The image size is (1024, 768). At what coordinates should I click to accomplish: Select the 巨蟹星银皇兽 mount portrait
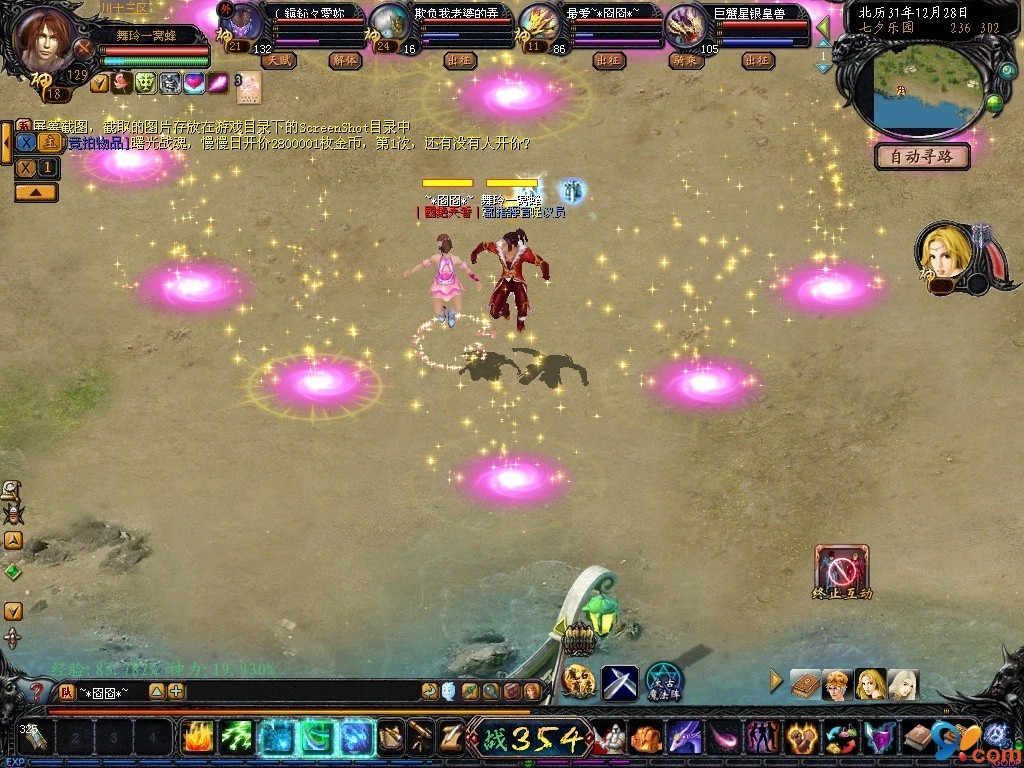coord(685,25)
